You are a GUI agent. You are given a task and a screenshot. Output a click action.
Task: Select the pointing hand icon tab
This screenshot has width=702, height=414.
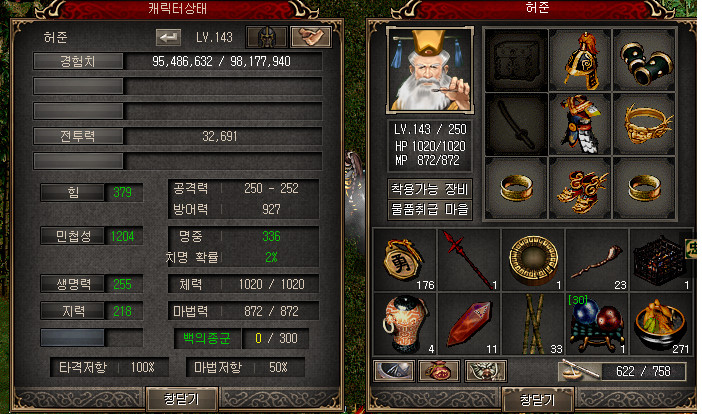click(x=310, y=38)
